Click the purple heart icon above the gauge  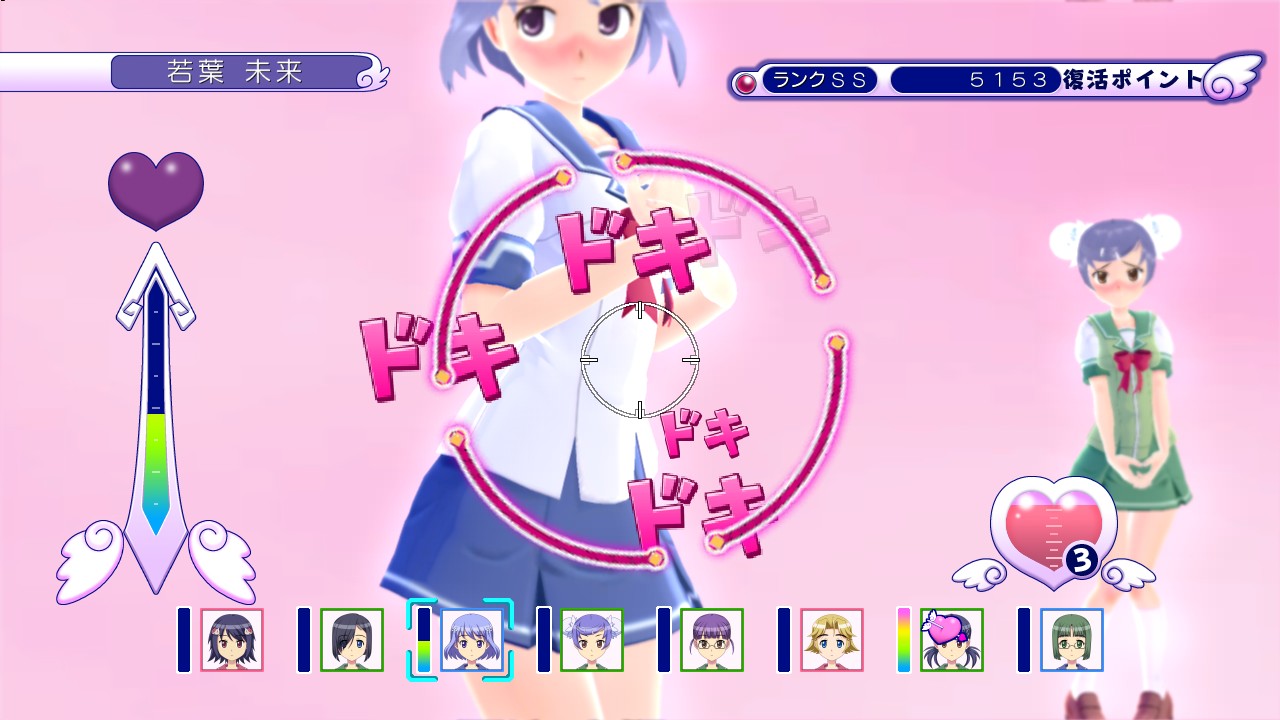click(155, 186)
